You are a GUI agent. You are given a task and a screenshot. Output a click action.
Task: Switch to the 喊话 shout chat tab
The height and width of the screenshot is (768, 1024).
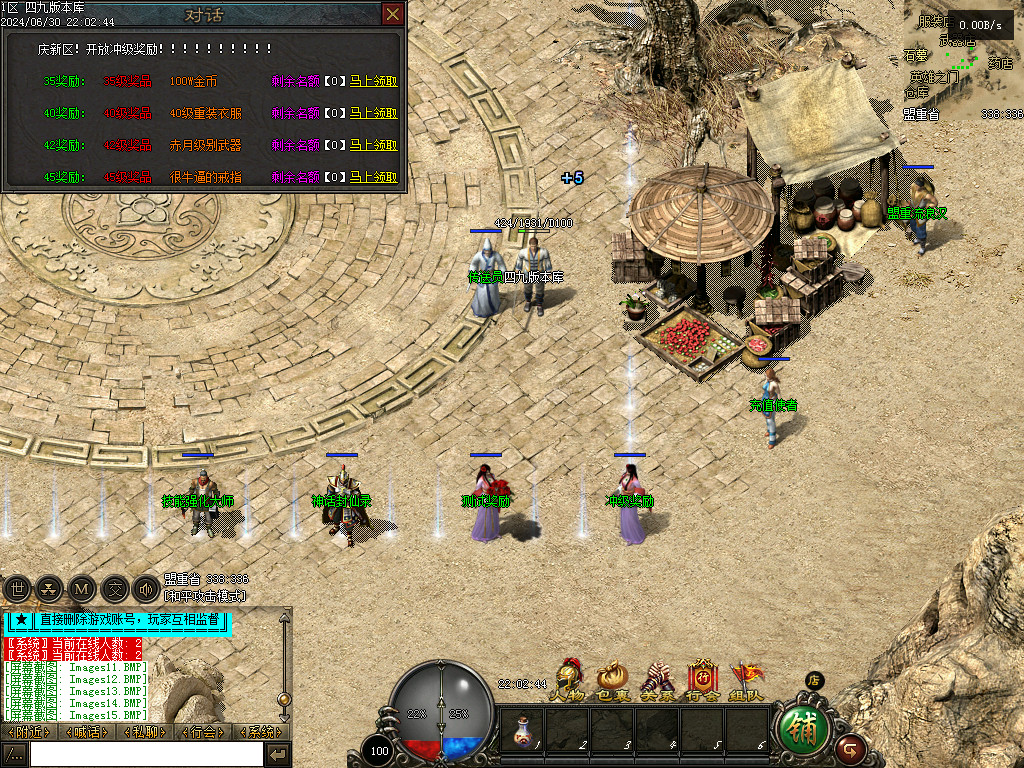89,732
